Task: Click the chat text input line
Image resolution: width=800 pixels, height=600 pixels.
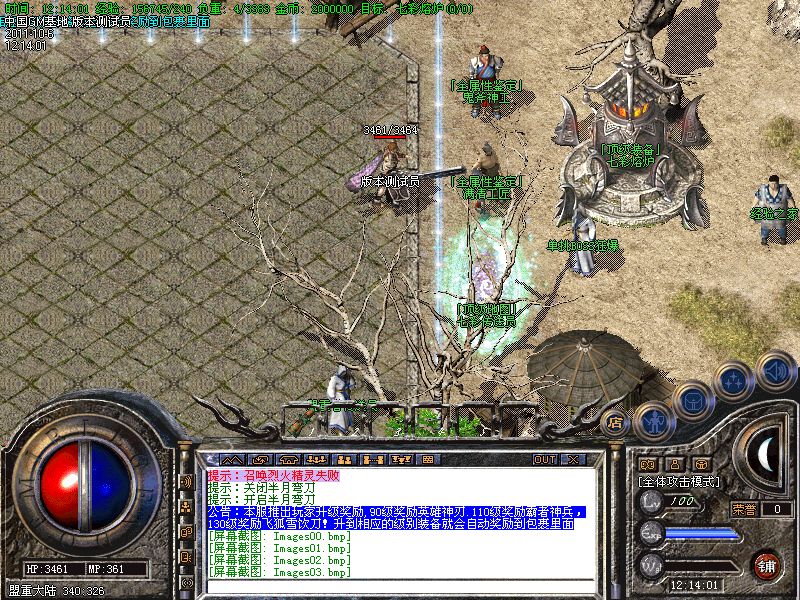Action: pyautogui.click(x=400, y=585)
